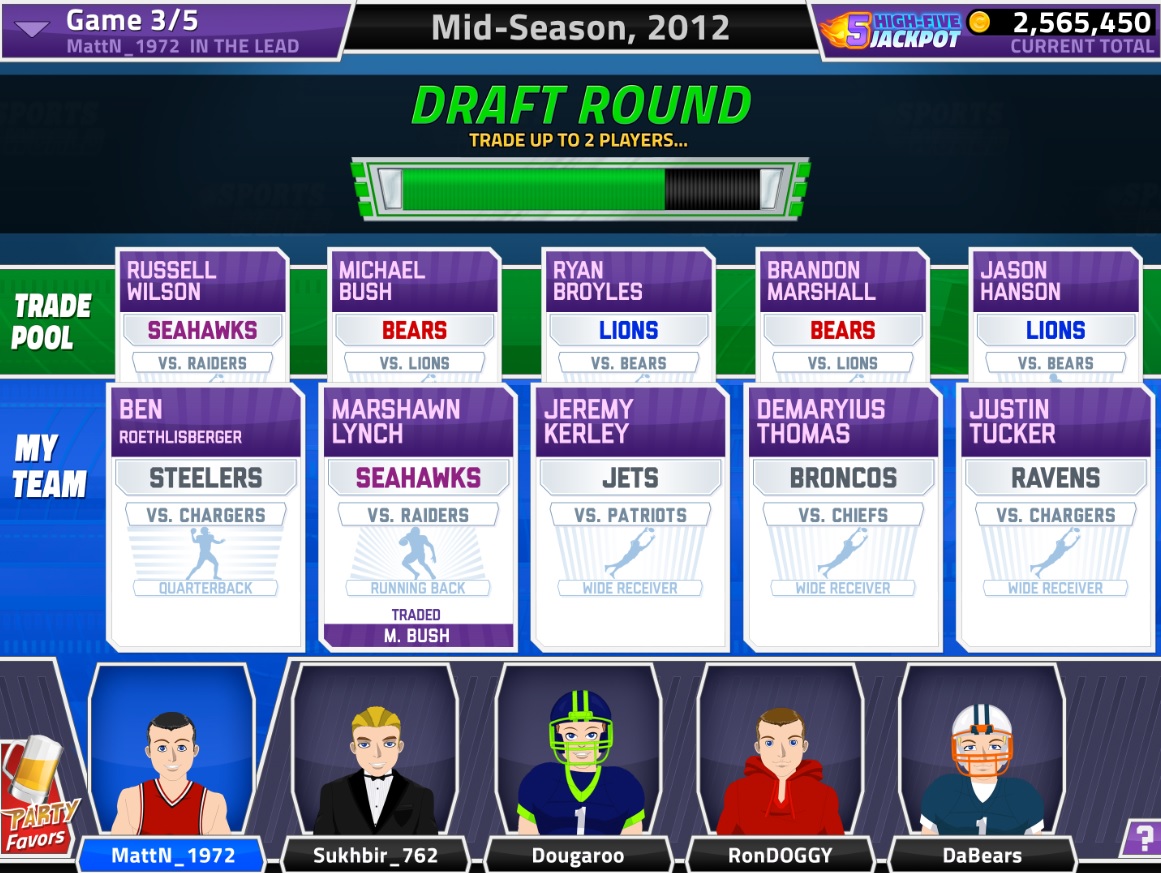1161x873 pixels.
Task: Choose Michael Bush trade pool card
Action: point(415,314)
